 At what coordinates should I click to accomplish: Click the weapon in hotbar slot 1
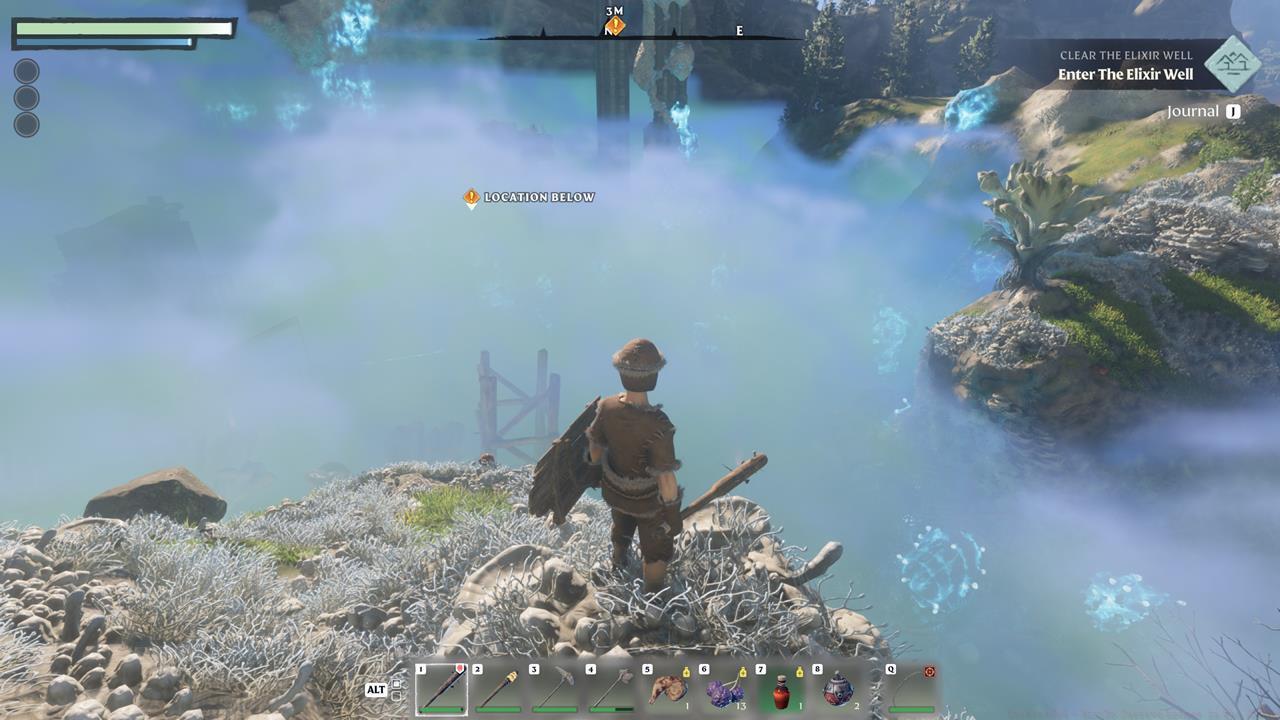440,688
